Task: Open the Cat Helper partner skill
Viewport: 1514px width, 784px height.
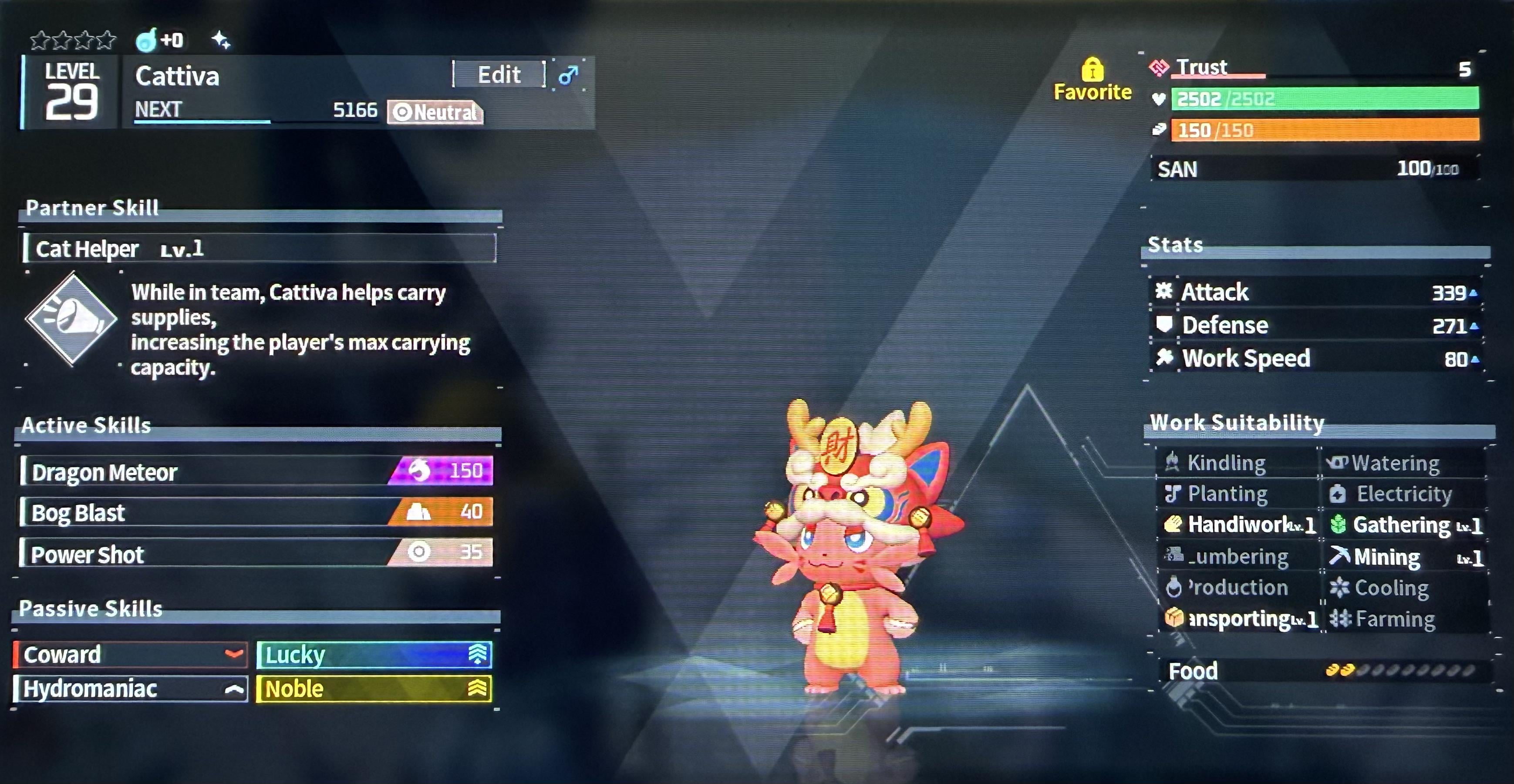Action: coord(259,249)
